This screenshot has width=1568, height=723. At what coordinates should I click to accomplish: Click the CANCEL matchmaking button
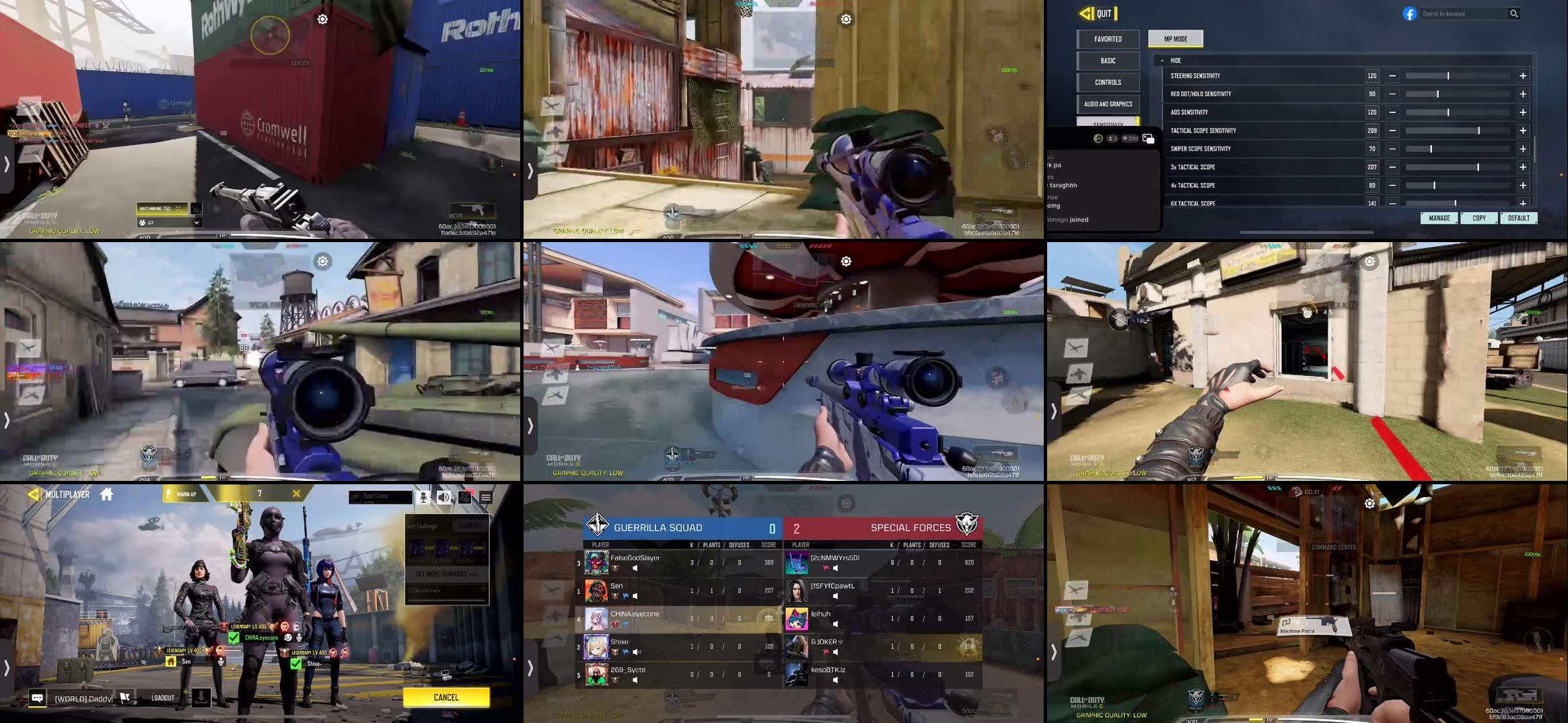pyautogui.click(x=446, y=697)
